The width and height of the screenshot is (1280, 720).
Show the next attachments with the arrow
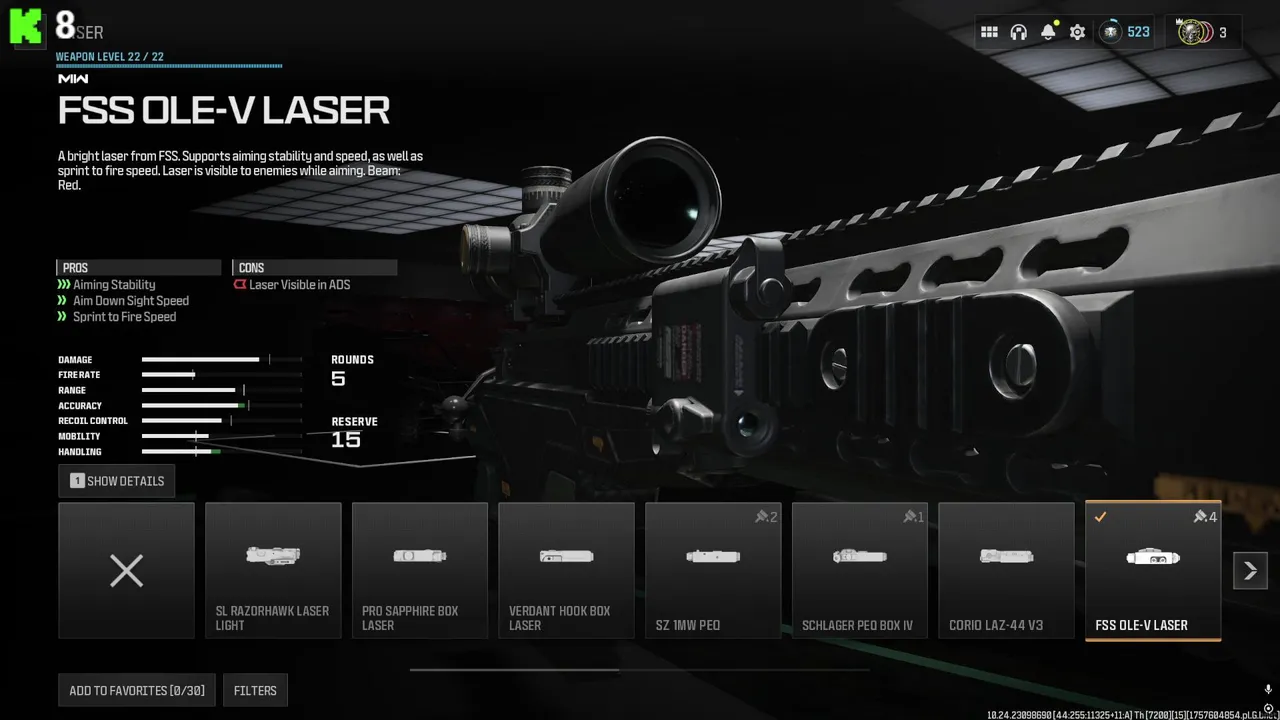pyautogui.click(x=1250, y=571)
